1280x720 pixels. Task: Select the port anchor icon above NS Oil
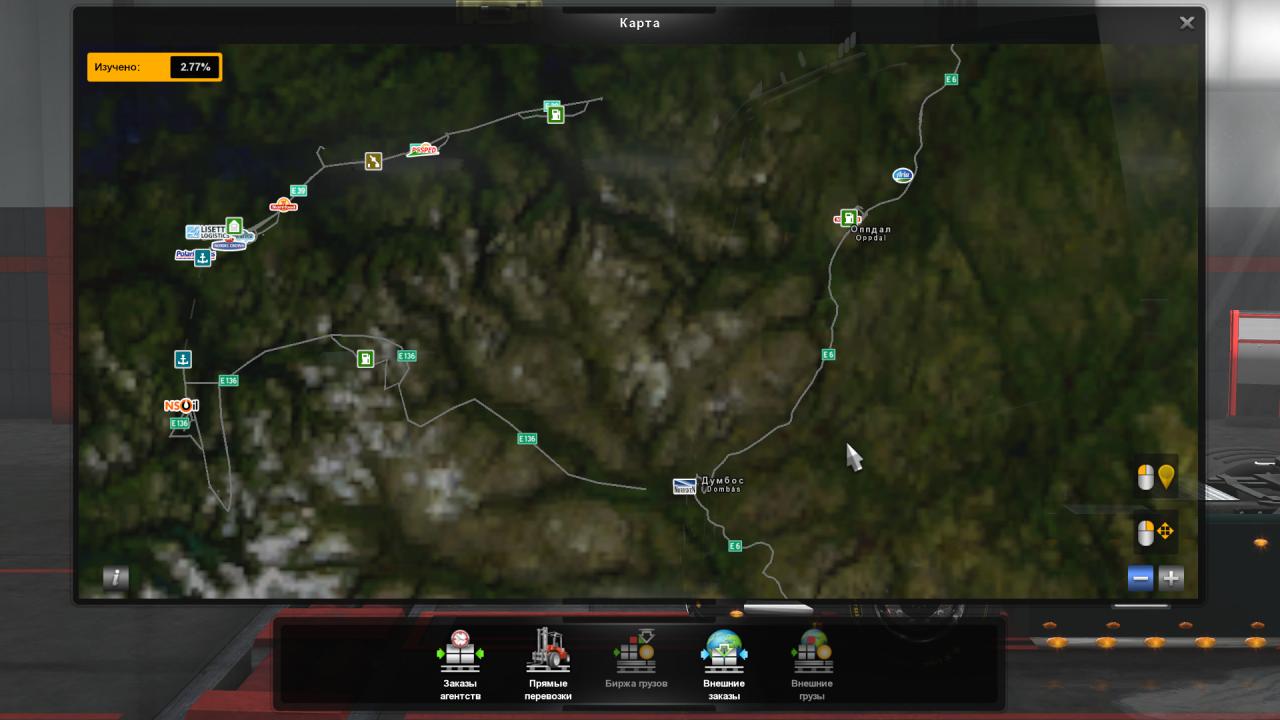pyautogui.click(x=182, y=359)
